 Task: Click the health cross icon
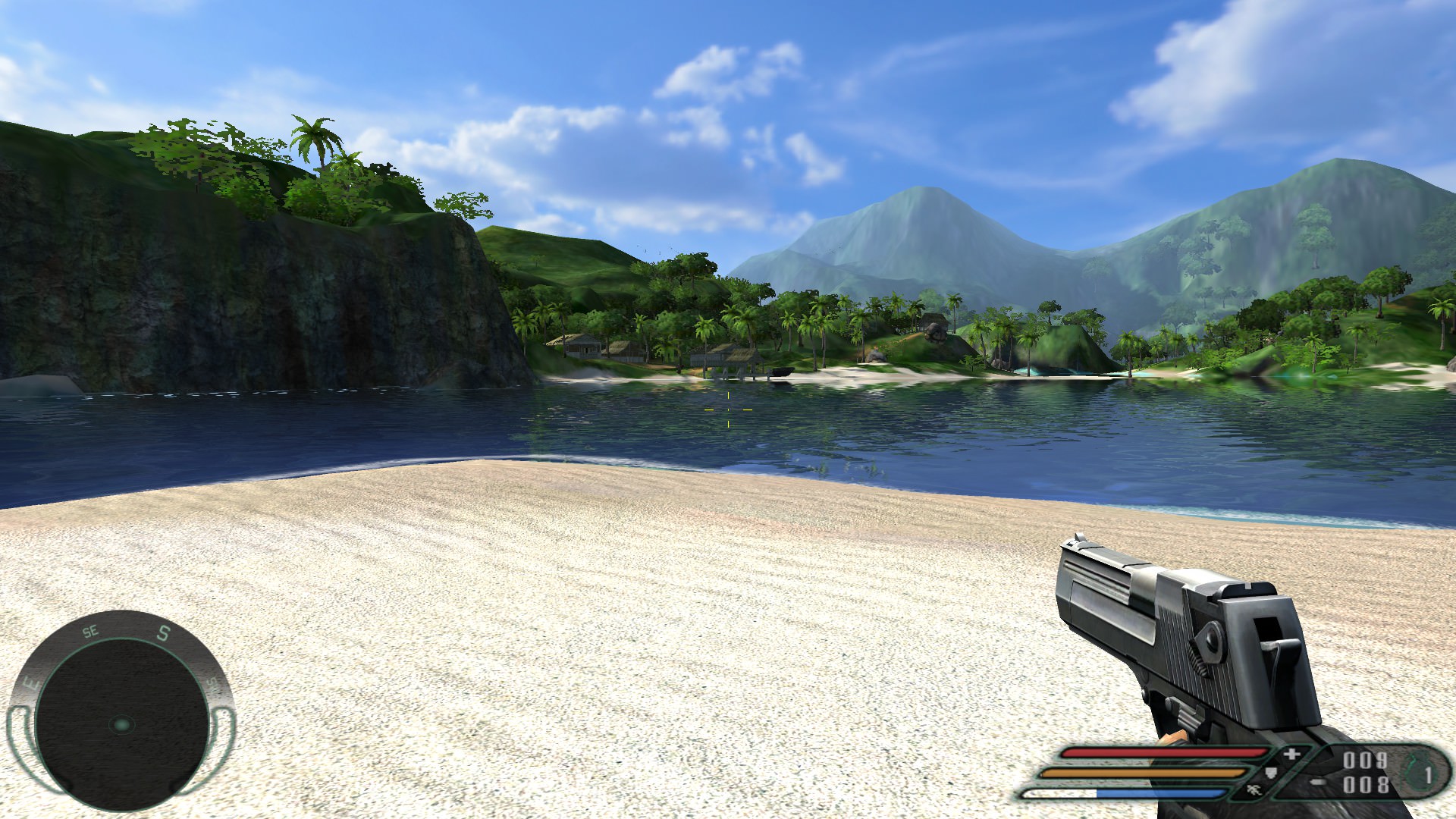tap(1291, 755)
